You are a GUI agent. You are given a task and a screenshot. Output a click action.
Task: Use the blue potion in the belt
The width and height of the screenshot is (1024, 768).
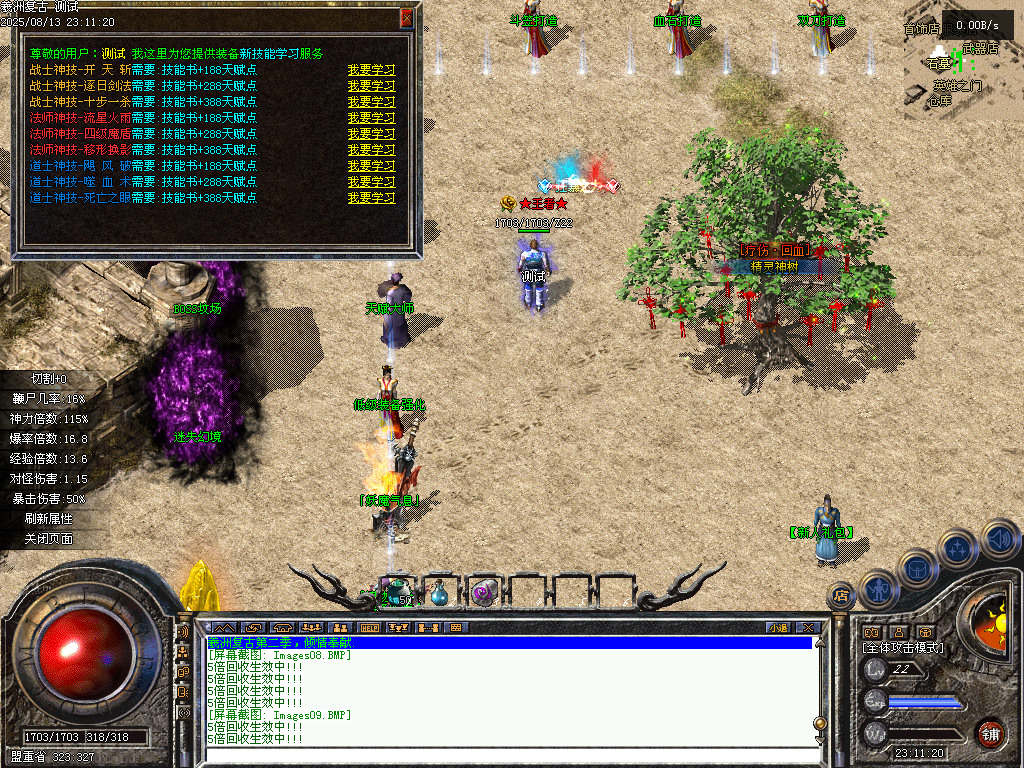click(439, 593)
